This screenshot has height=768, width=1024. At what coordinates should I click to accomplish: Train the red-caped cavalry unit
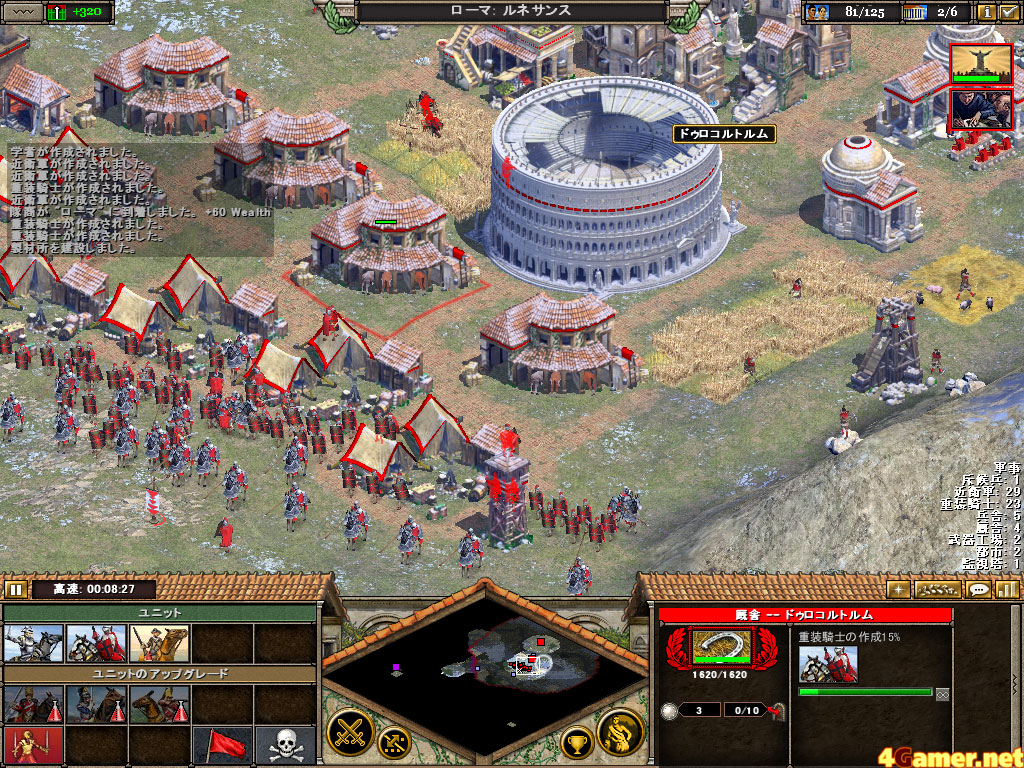[x=96, y=643]
